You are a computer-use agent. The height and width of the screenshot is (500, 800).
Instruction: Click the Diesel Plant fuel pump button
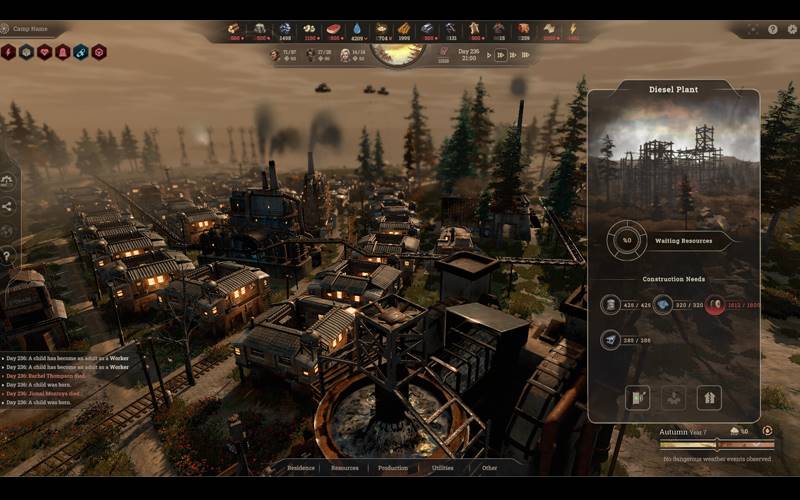tap(637, 397)
